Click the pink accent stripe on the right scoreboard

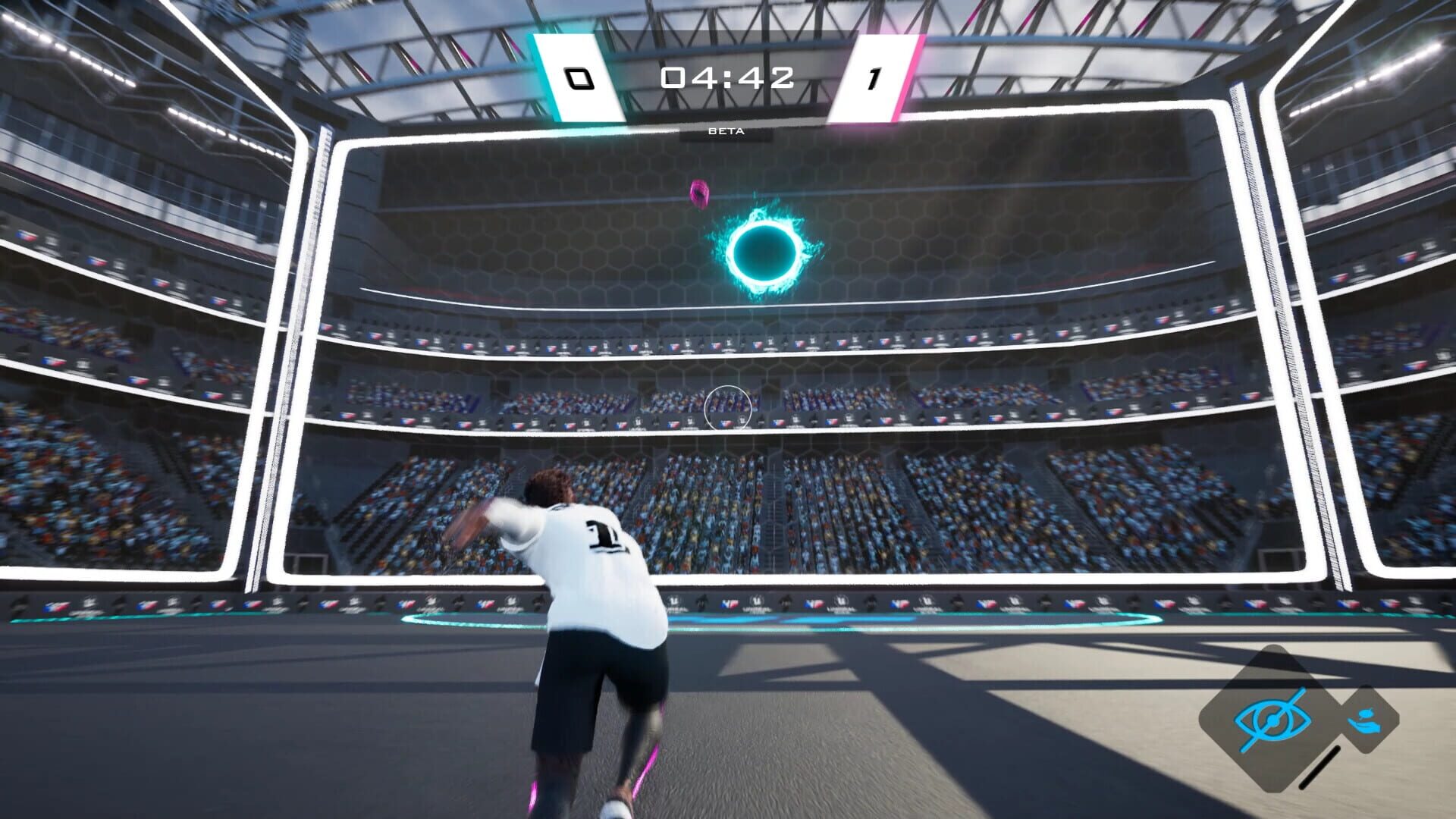point(908,76)
